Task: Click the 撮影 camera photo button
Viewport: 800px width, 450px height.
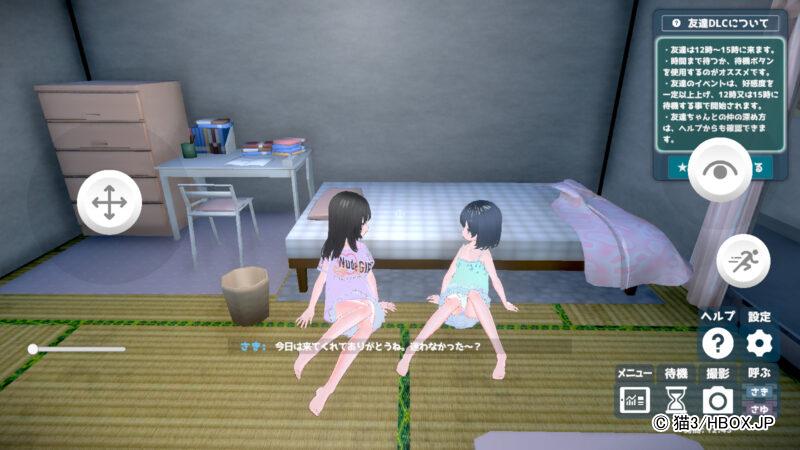Action: pyautogui.click(x=717, y=400)
